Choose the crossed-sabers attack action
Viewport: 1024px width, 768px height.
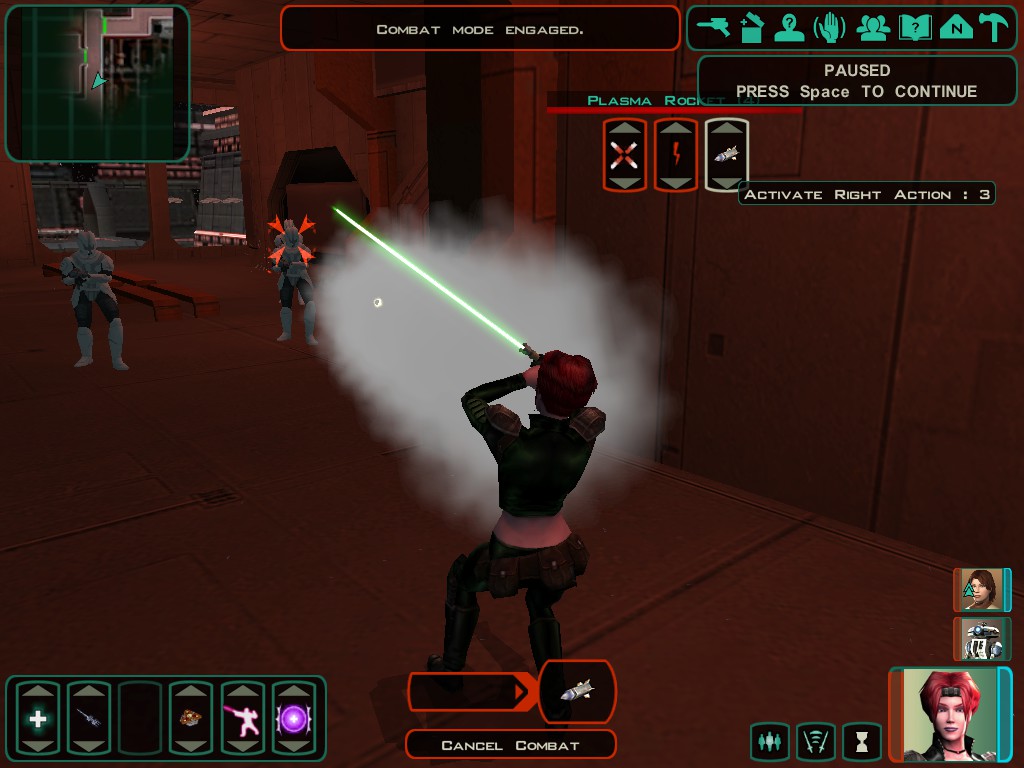(624, 154)
